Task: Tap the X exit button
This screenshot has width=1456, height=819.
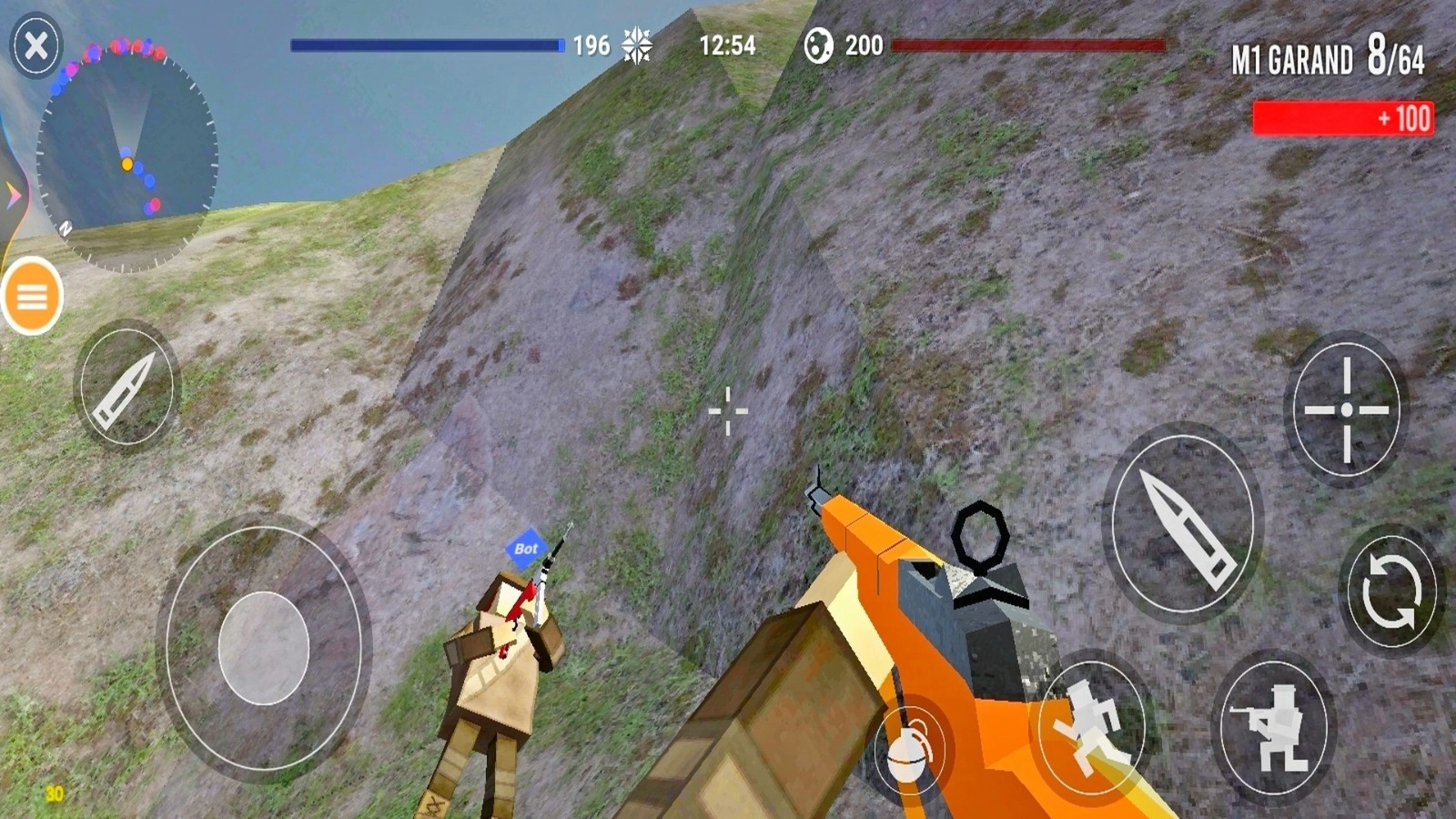Action: [35, 44]
